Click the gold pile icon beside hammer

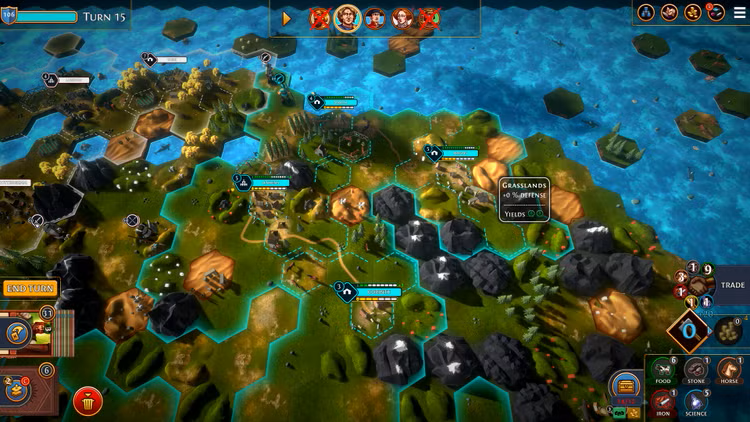[727, 331]
